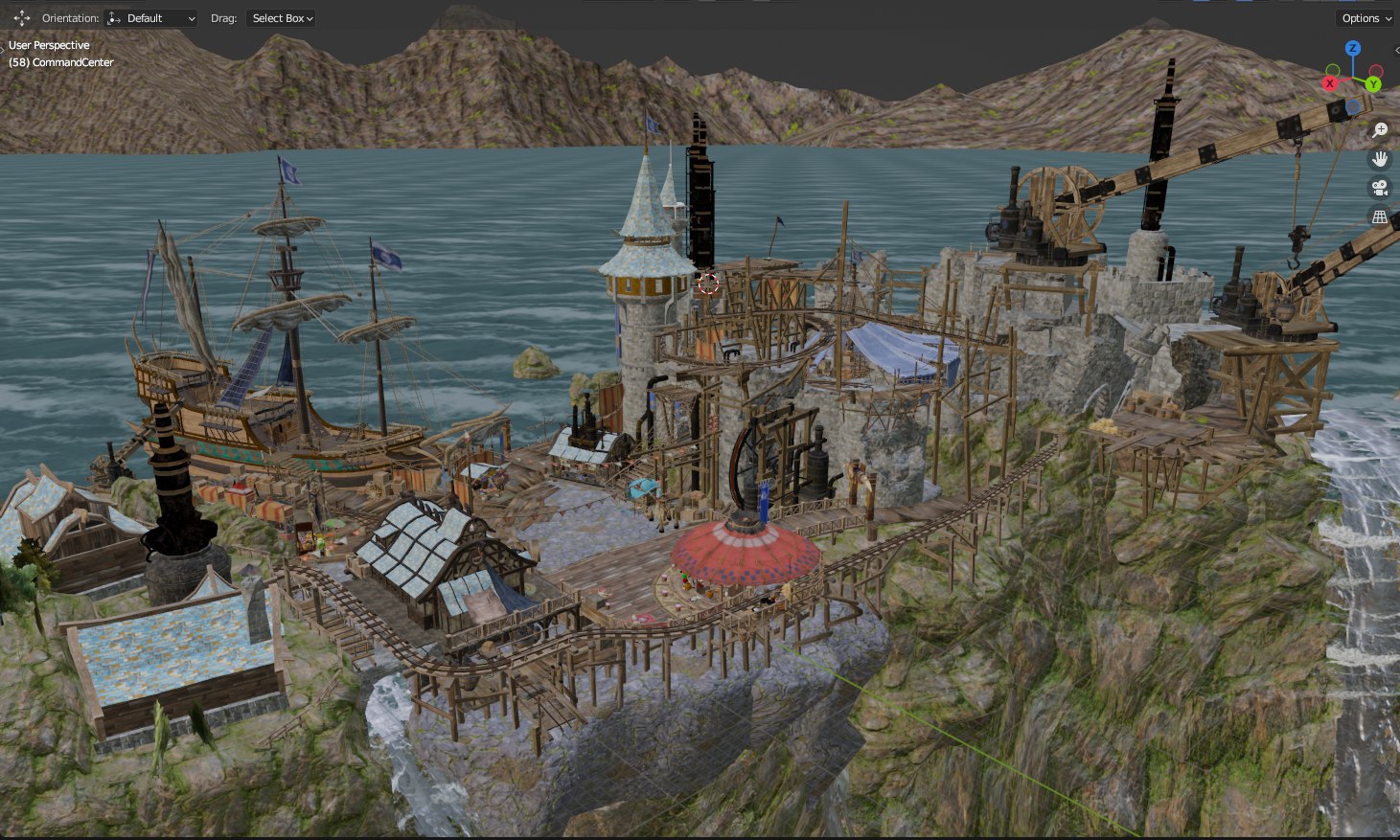Click the hollow negative X circle on gizmo

pos(1375,71)
